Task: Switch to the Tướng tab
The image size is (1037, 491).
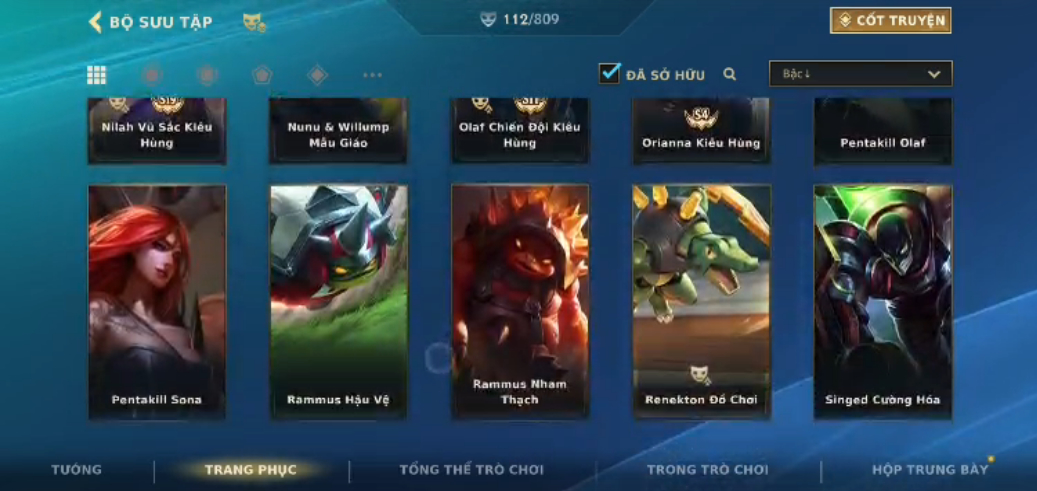Action: (x=77, y=470)
